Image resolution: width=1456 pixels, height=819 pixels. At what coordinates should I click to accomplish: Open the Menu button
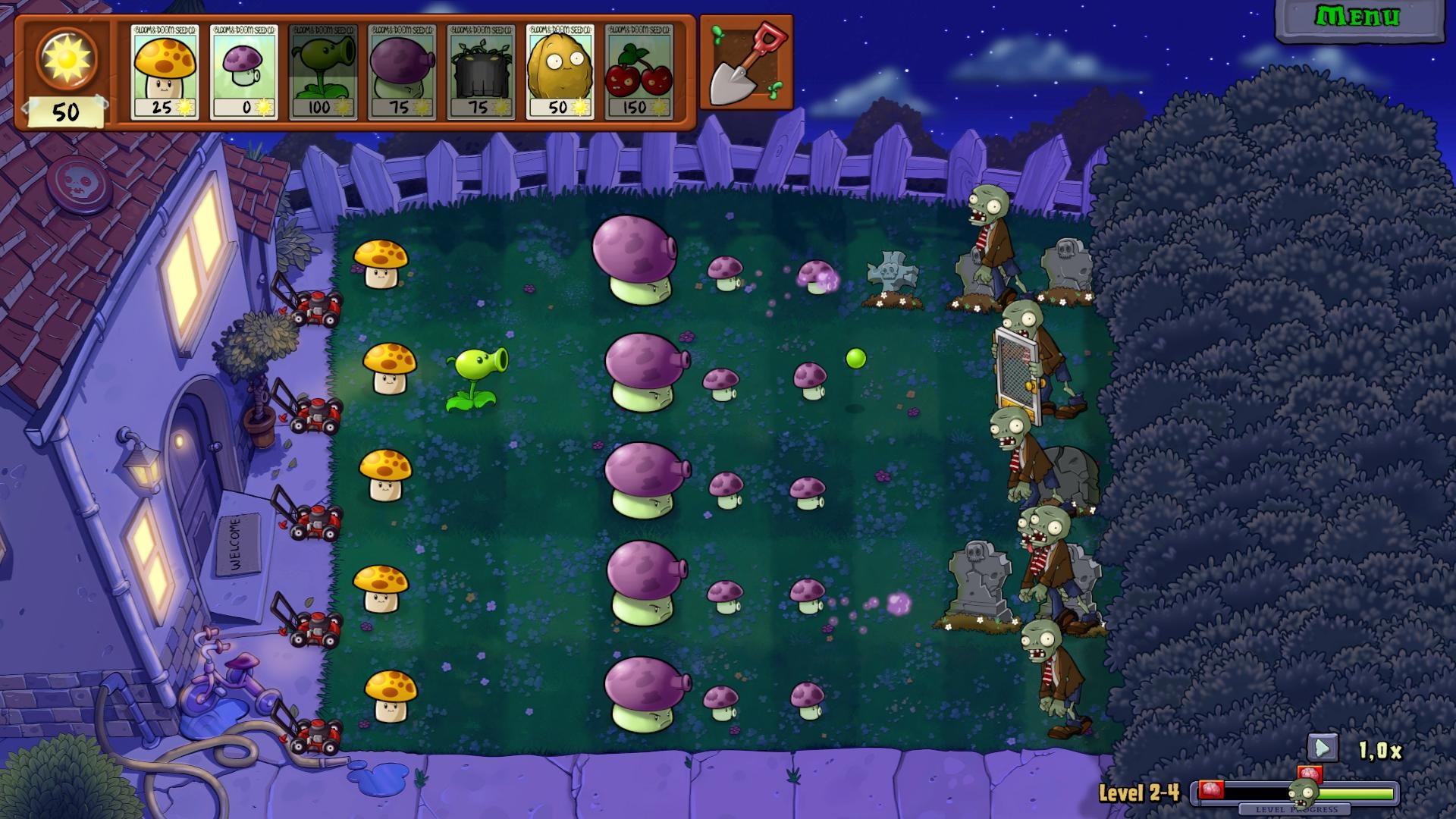click(x=1357, y=18)
